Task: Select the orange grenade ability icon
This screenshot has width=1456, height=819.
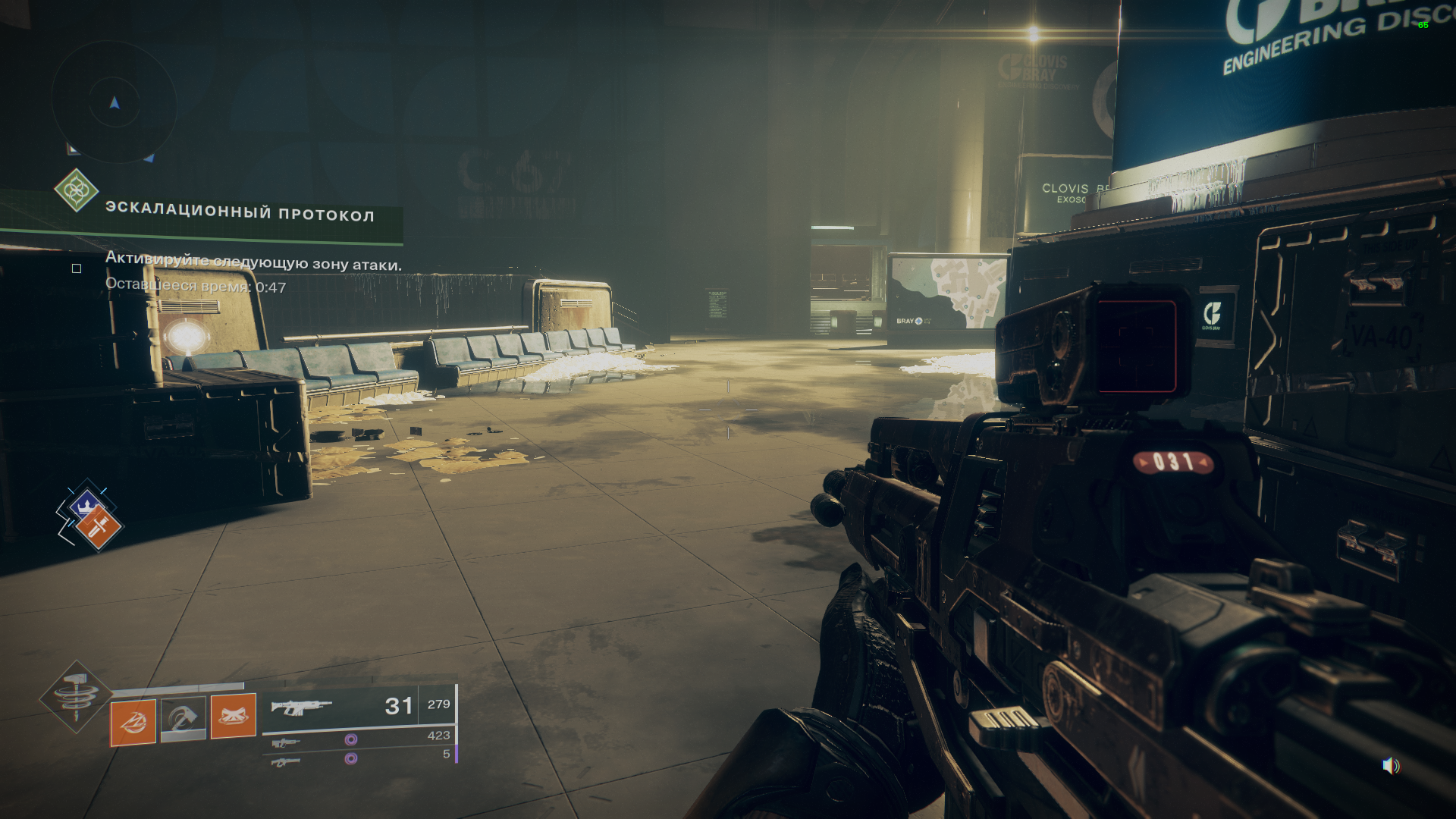Action: (x=133, y=722)
